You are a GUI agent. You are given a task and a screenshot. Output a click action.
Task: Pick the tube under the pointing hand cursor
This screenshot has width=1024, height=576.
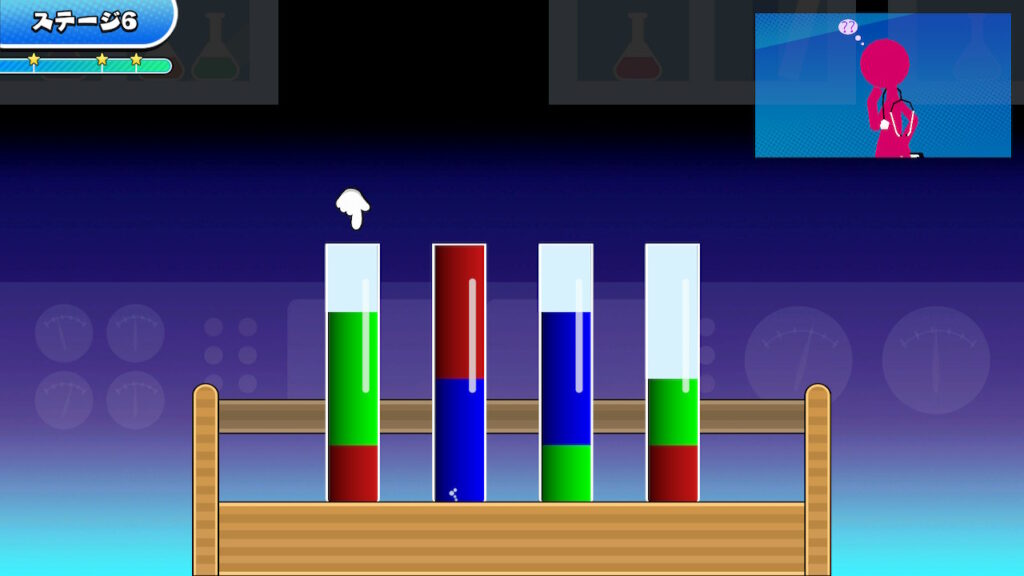point(352,372)
